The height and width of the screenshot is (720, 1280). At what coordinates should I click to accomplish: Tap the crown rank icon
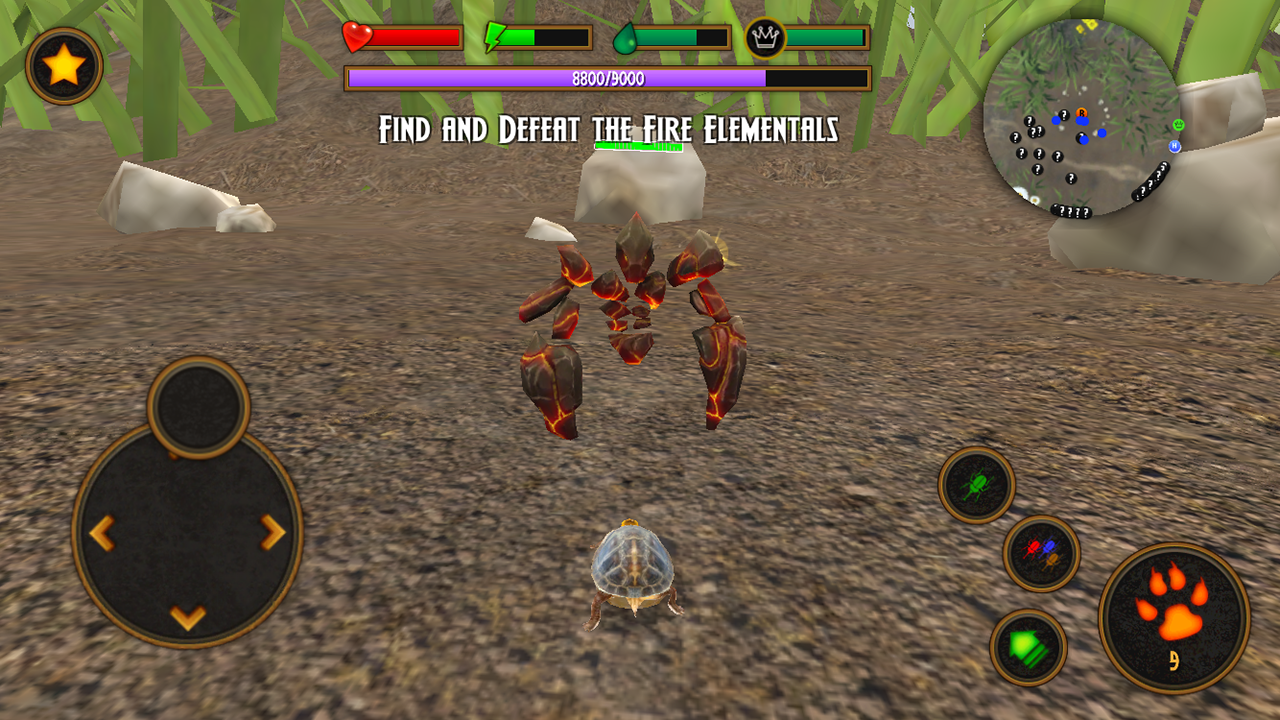click(765, 37)
